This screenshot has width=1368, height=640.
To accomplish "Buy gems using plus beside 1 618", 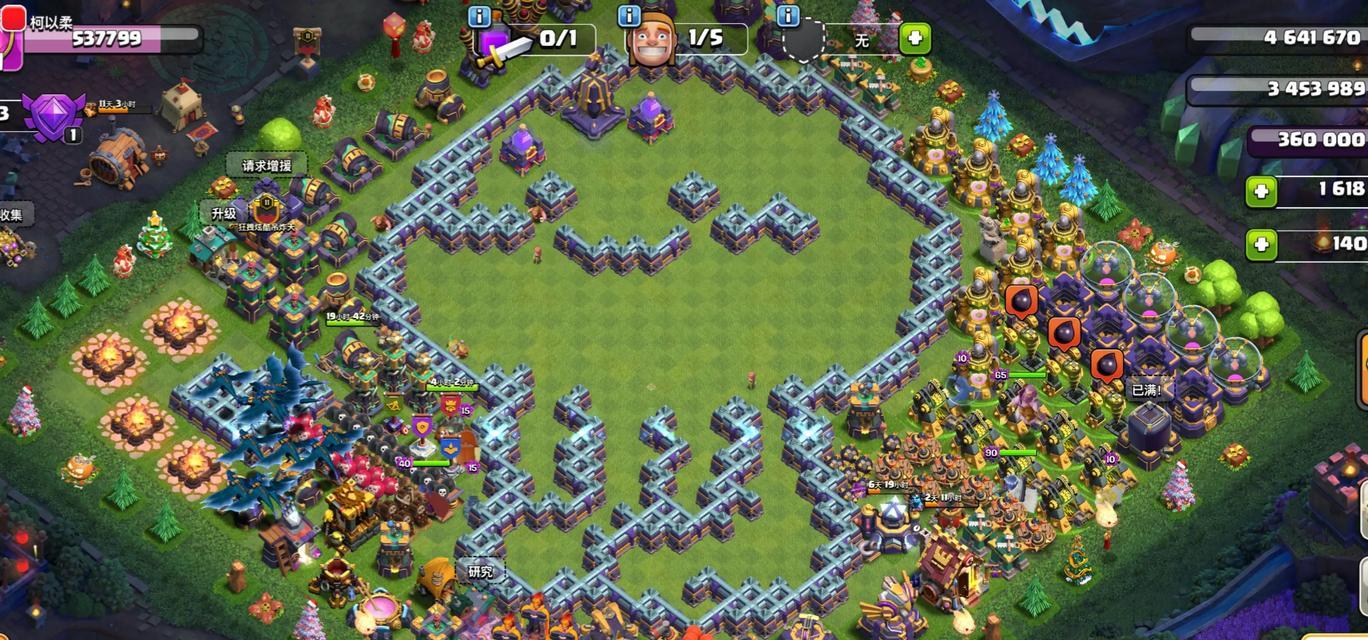I will click(x=1261, y=190).
